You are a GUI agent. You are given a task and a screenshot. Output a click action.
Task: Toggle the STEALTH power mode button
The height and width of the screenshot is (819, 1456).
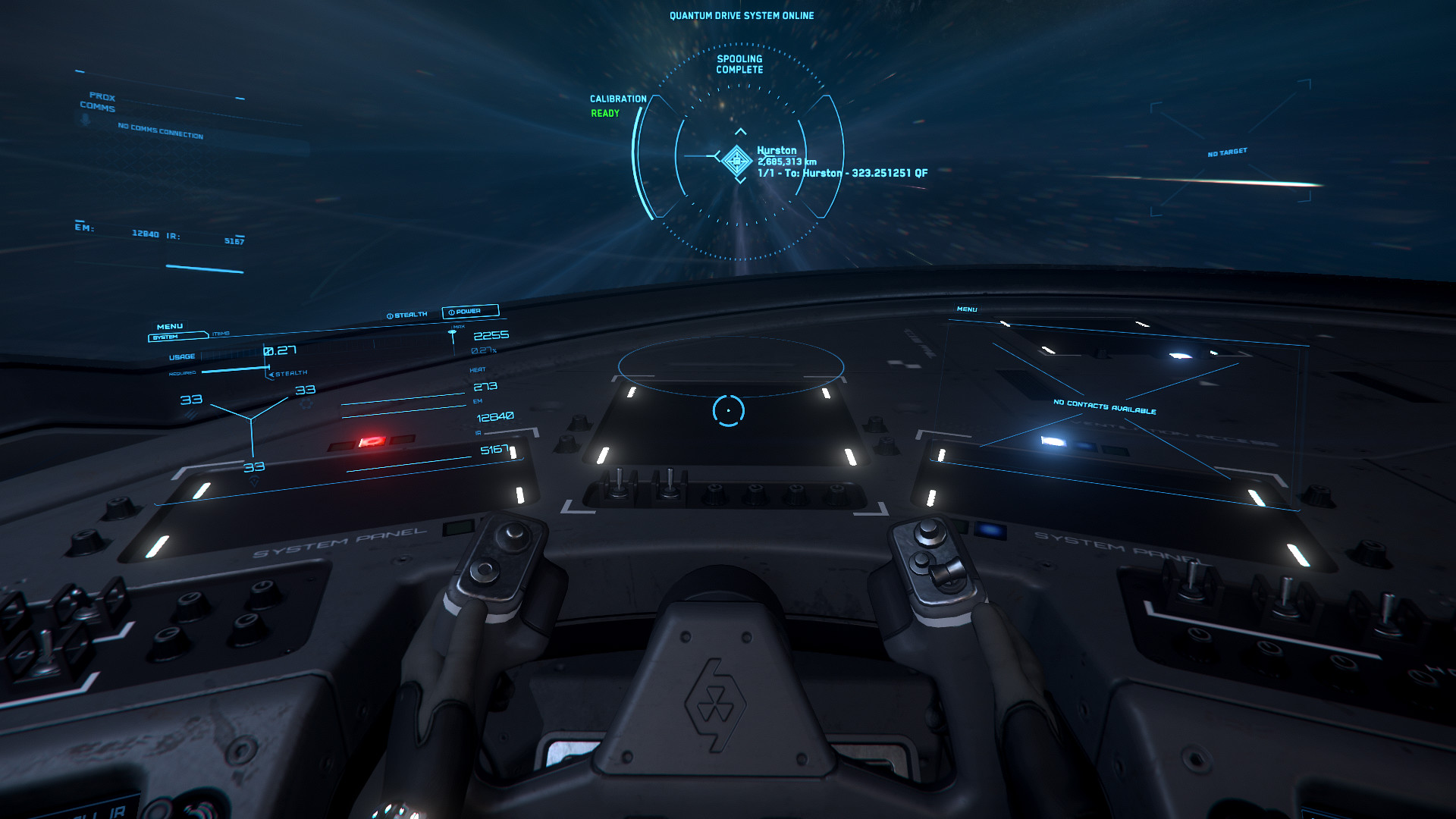tap(407, 315)
